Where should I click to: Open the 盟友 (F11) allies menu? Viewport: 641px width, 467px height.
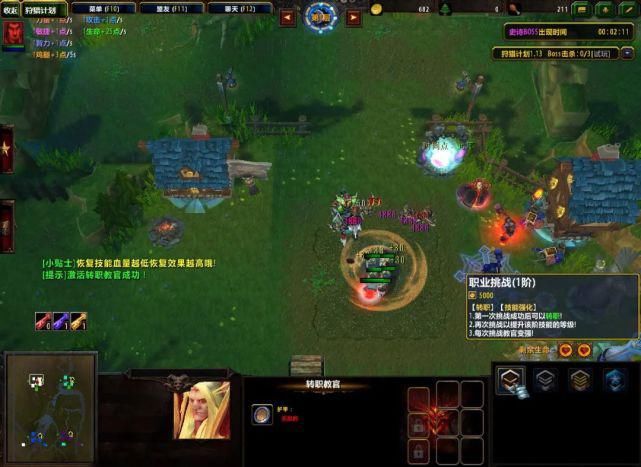[x=170, y=9]
